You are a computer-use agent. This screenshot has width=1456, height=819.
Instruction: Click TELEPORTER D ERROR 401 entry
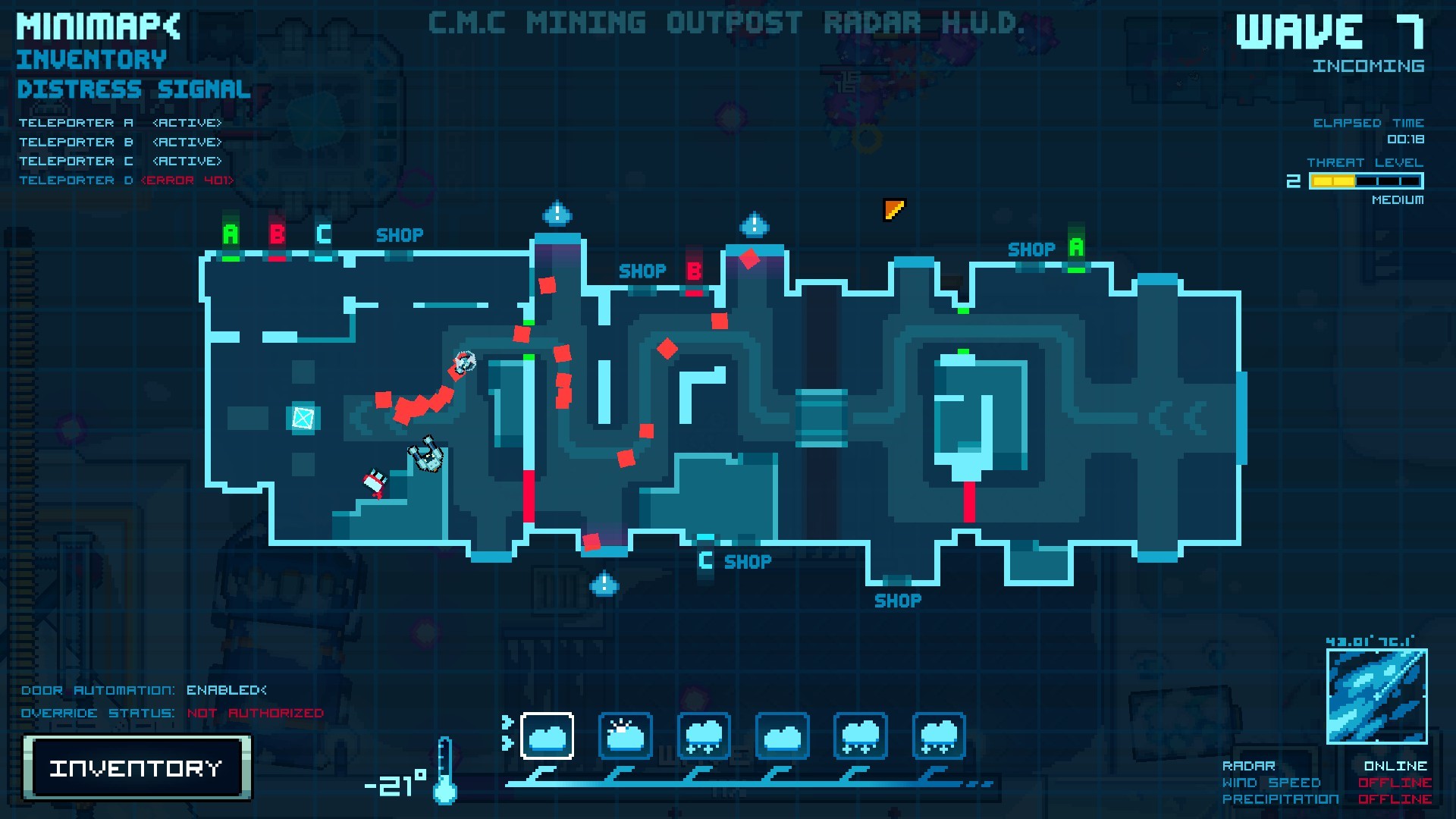[x=127, y=180]
